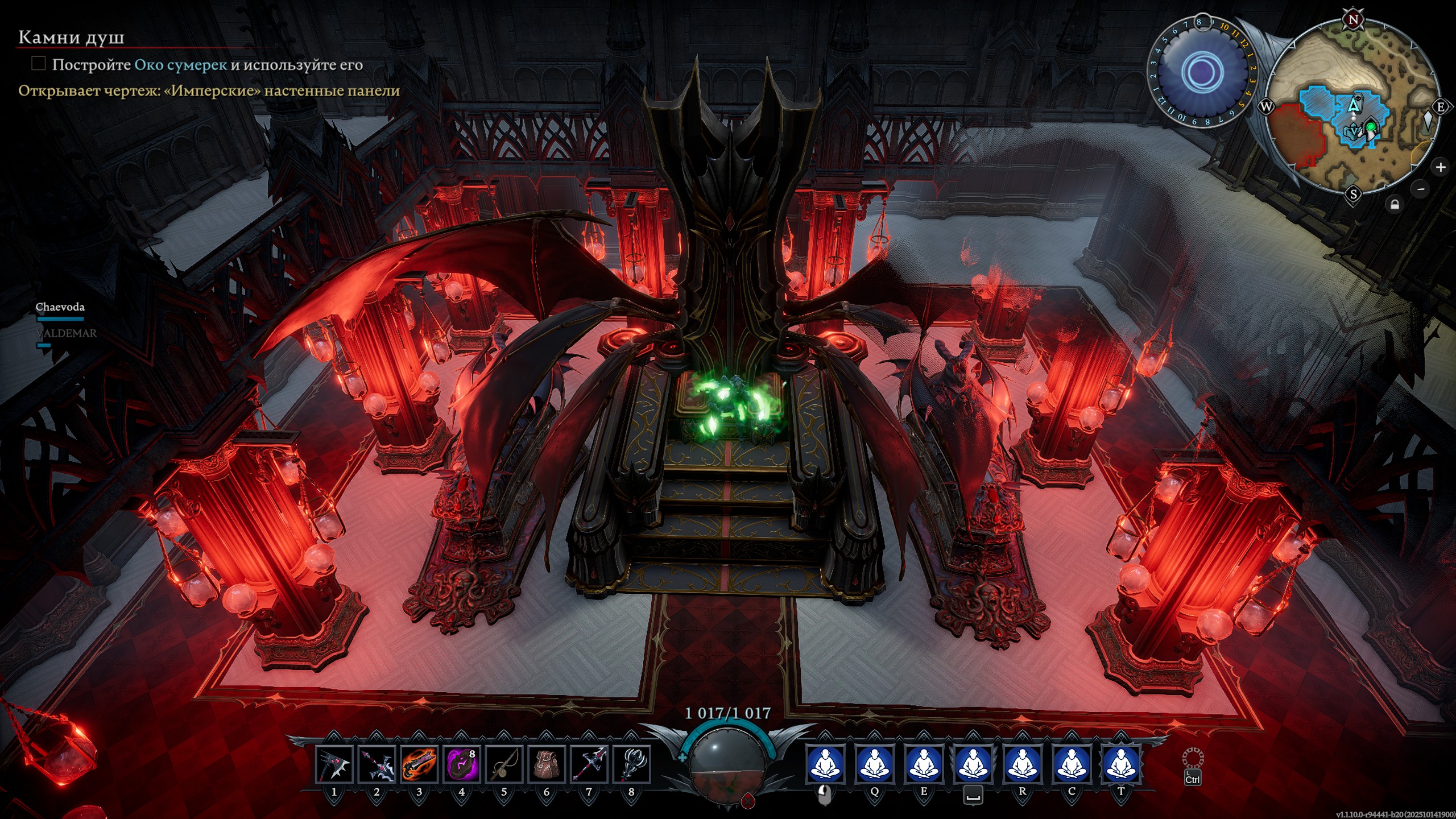The image size is (1456, 819).
Task: Equip the fishing pole in hotbar slot 5
Action: coord(504,764)
